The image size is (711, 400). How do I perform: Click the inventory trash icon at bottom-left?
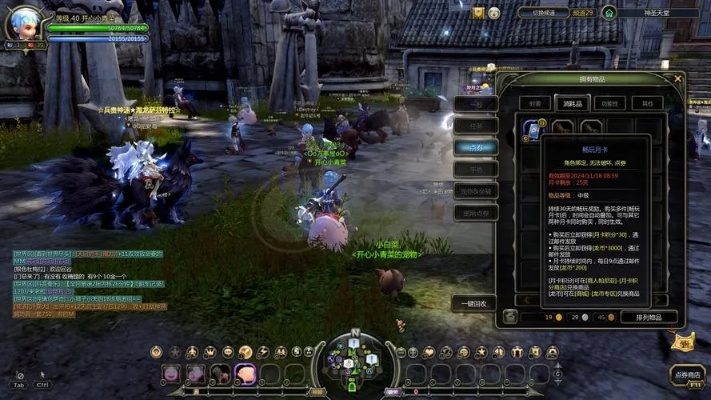coord(510,316)
